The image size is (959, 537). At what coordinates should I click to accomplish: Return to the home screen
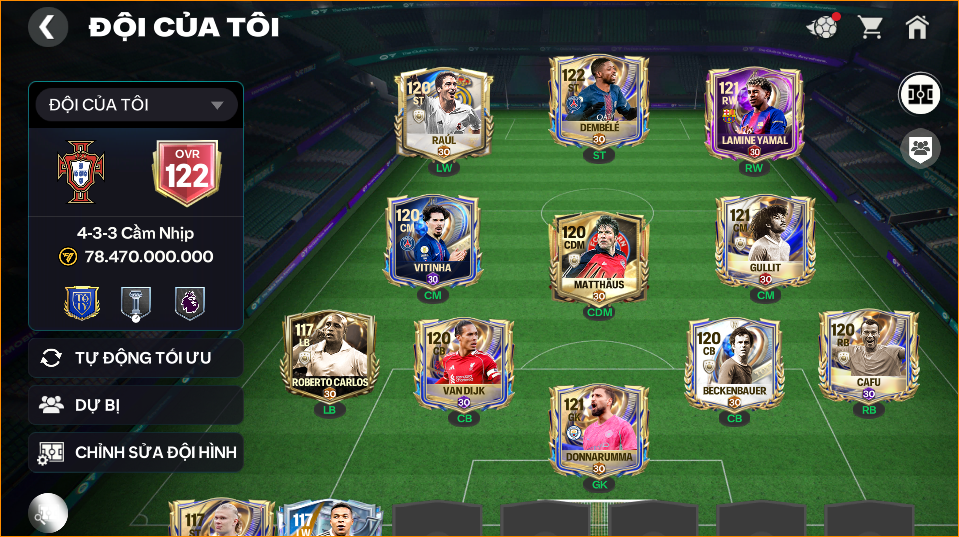click(x=917, y=27)
